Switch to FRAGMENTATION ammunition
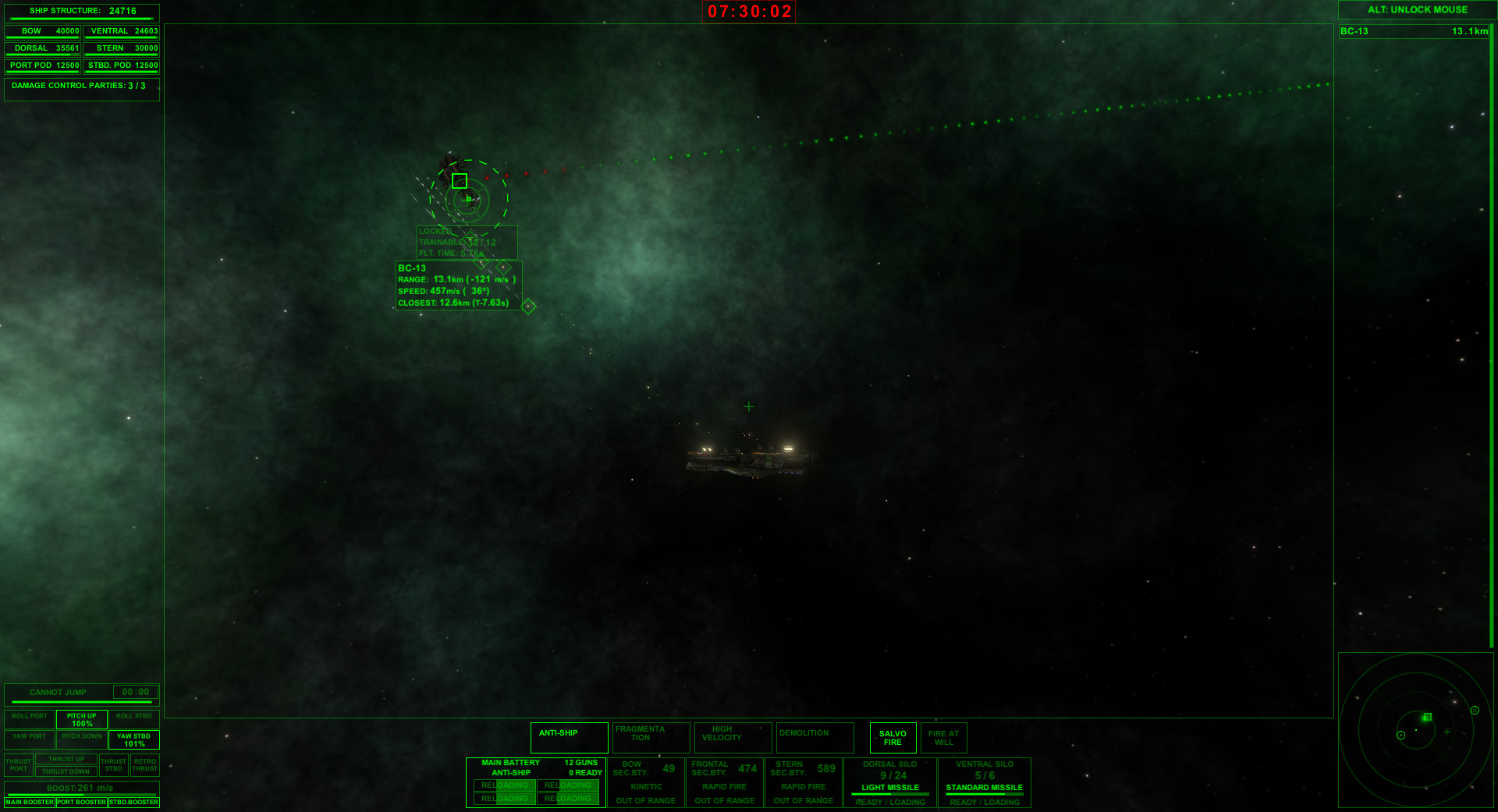This screenshot has height=812, width=1498. tap(651, 736)
